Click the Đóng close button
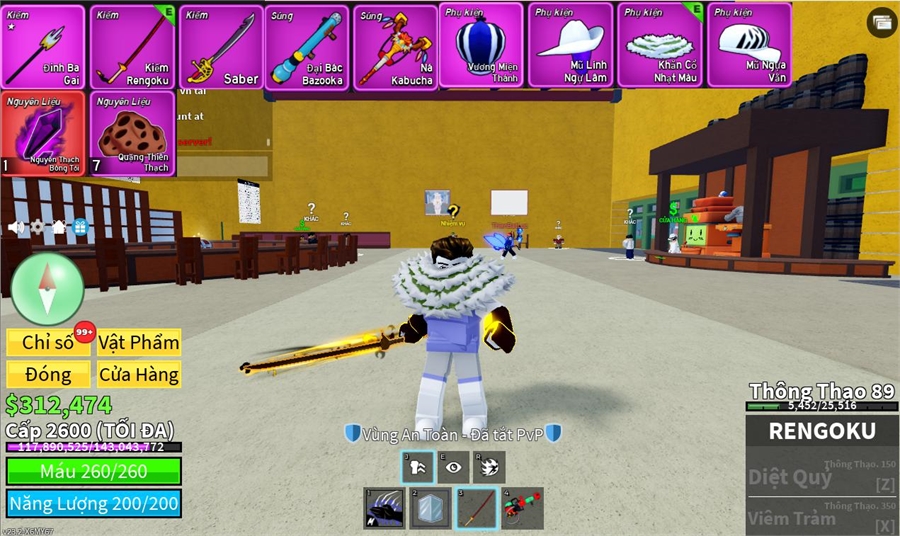The image size is (900, 536). pyautogui.click(x=48, y=375)
